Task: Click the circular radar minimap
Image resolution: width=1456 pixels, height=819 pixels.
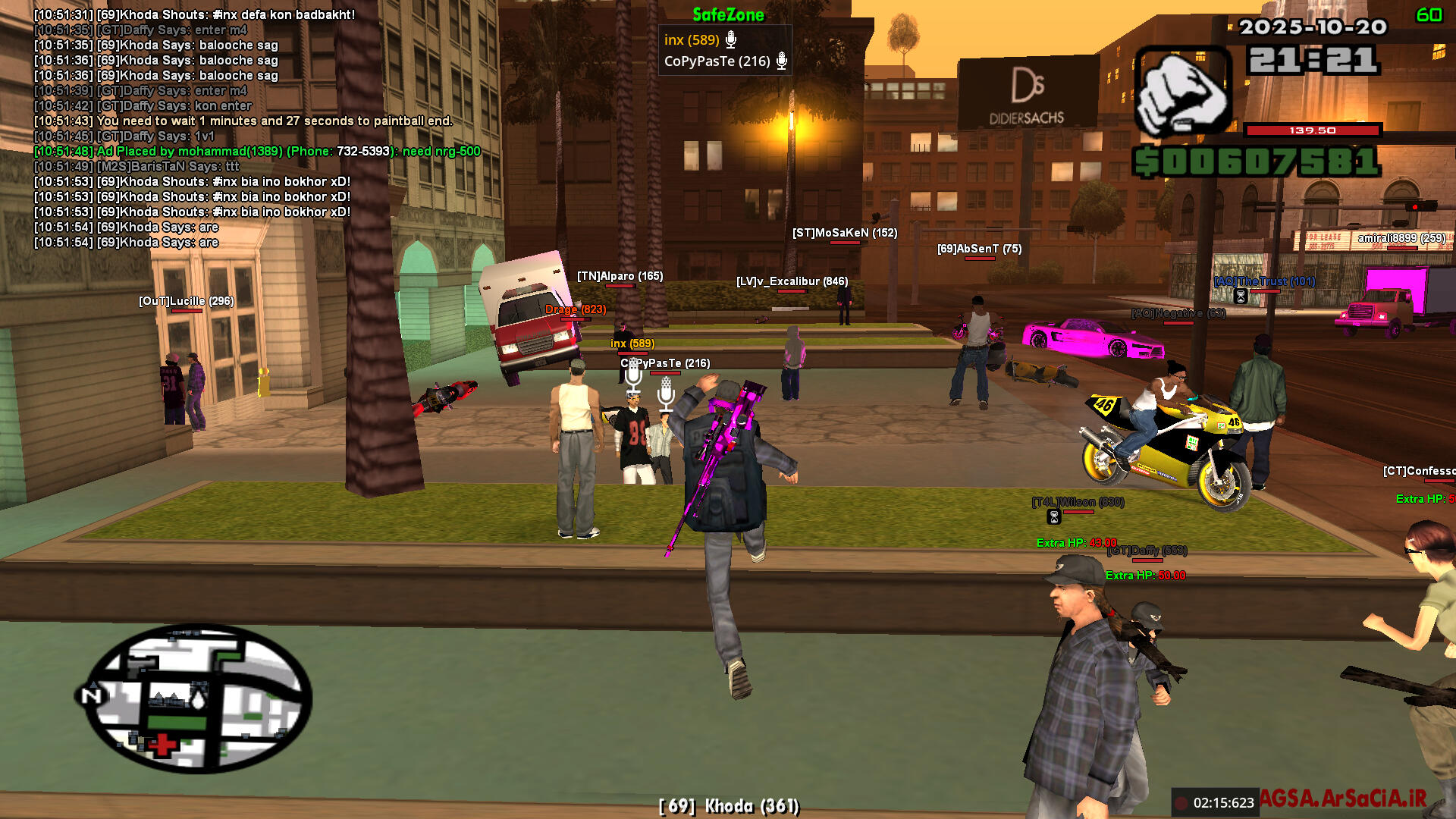Action: coord(197,698)
